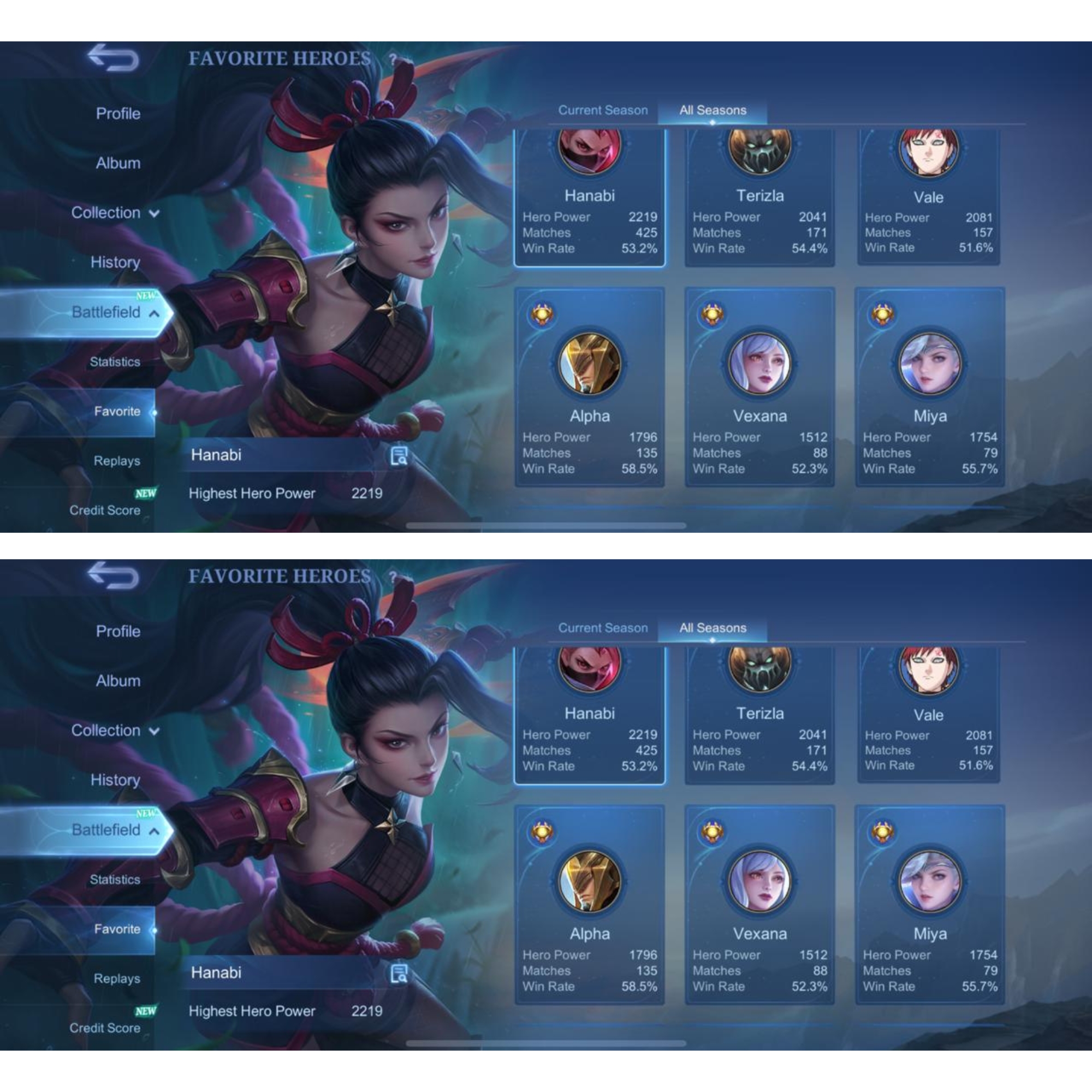Viewport: 1092px width, 1092px height.
Task: Open the Profile menu in the top screenshot
Action: coord(117,114)
